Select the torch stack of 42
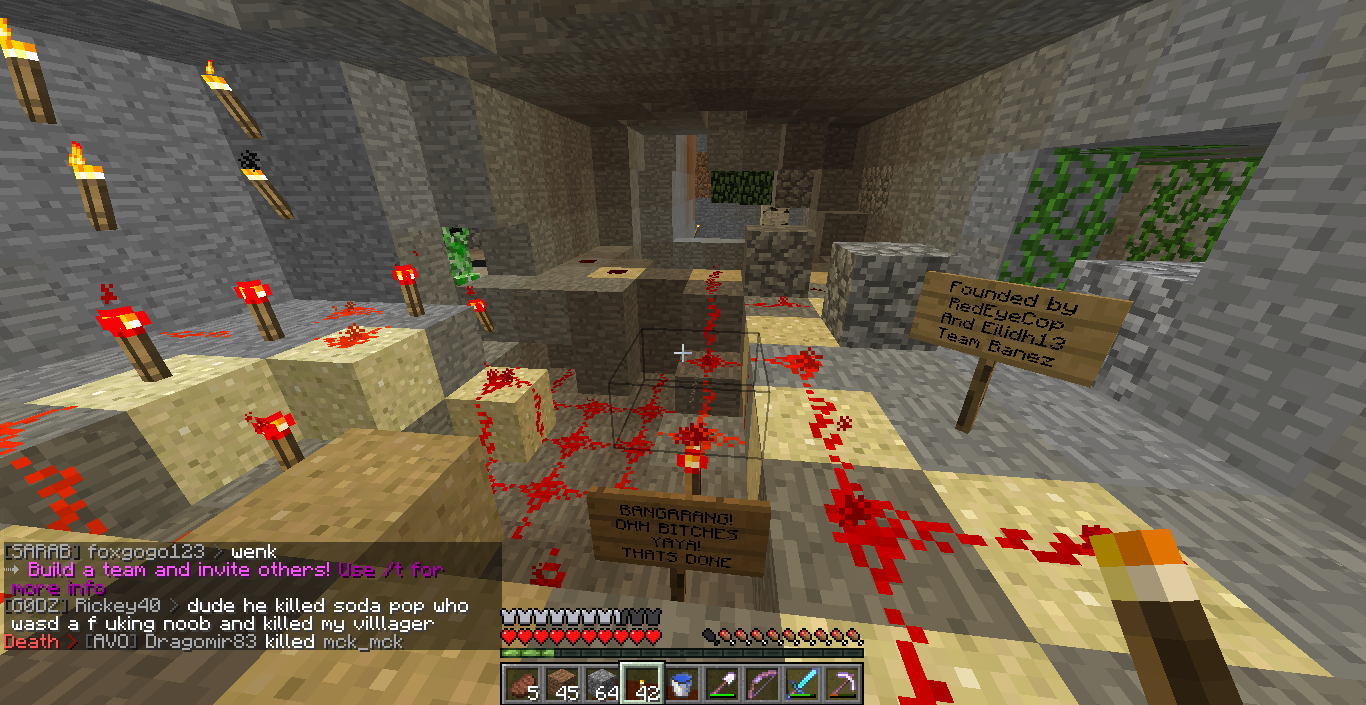 point(641,684)
